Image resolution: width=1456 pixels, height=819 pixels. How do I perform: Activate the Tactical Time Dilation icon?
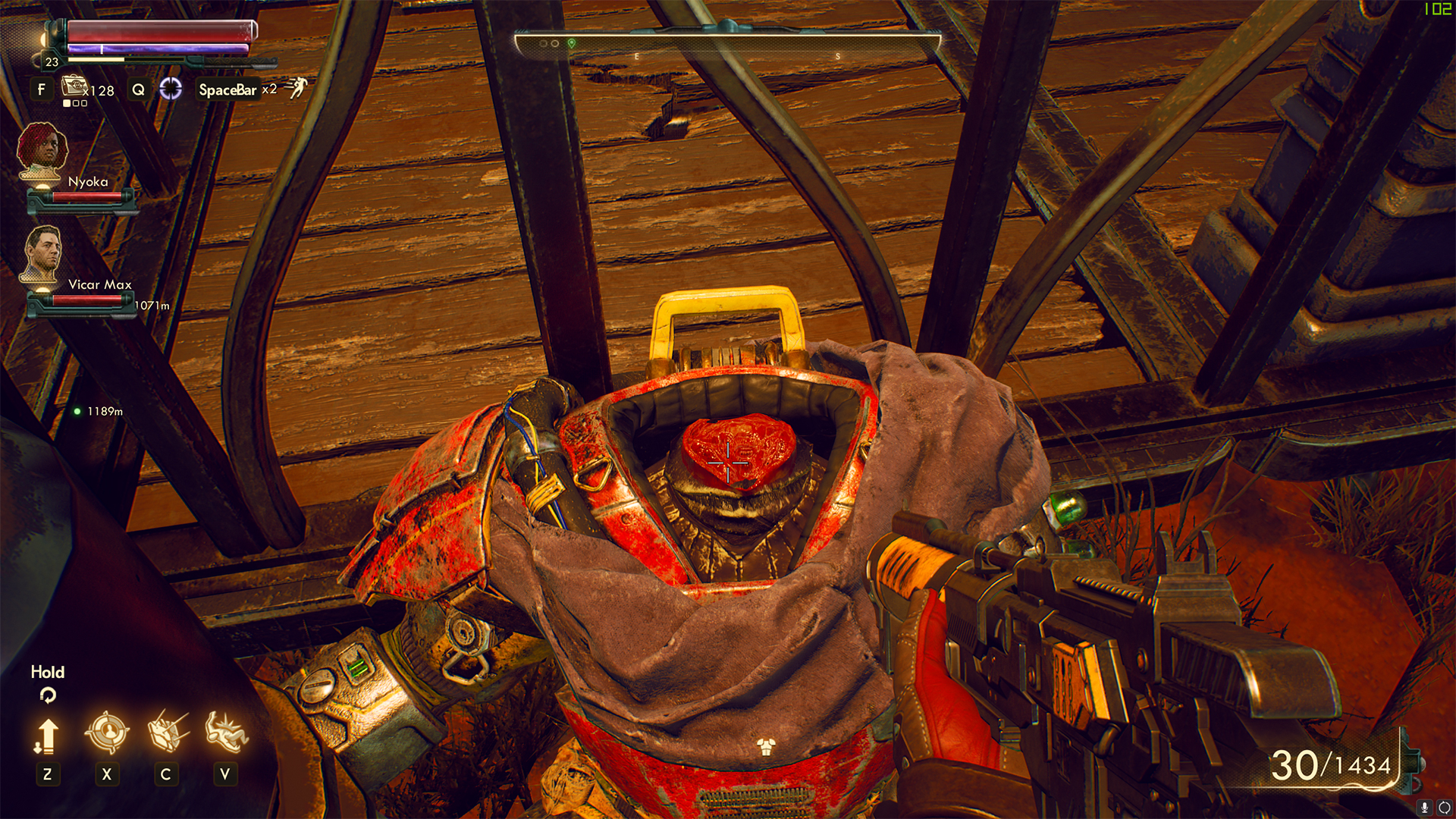pos(171,89)
